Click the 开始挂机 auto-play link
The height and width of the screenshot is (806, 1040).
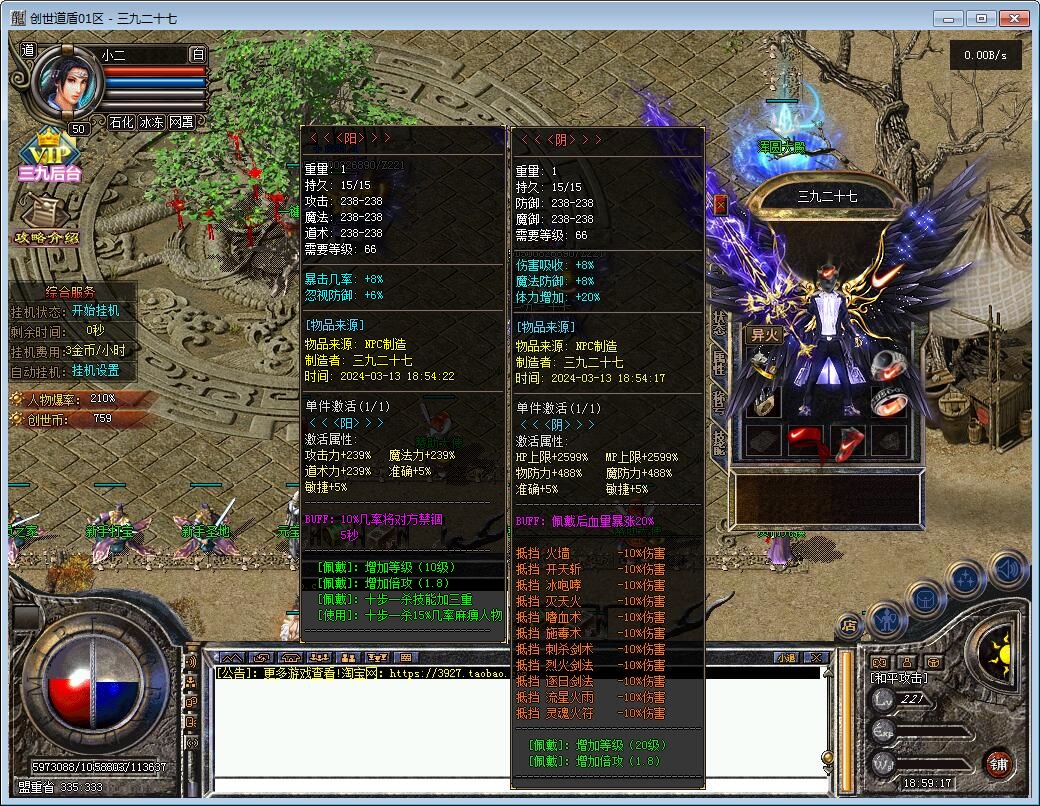pyautogui.click(x=95, y=311)
